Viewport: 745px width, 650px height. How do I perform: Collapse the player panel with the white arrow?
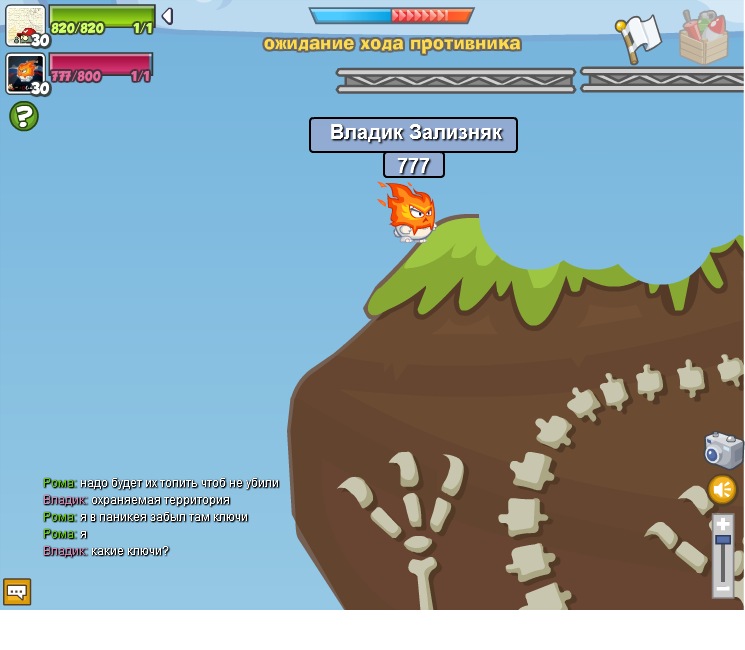coord(167,16)
